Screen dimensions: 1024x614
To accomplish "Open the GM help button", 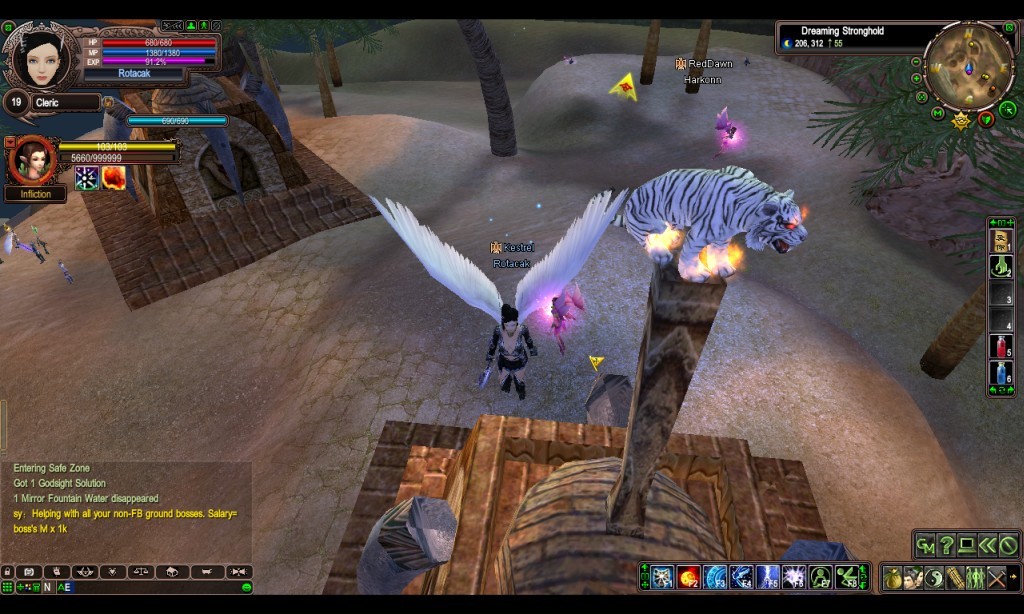I will (x=926, y=546).
